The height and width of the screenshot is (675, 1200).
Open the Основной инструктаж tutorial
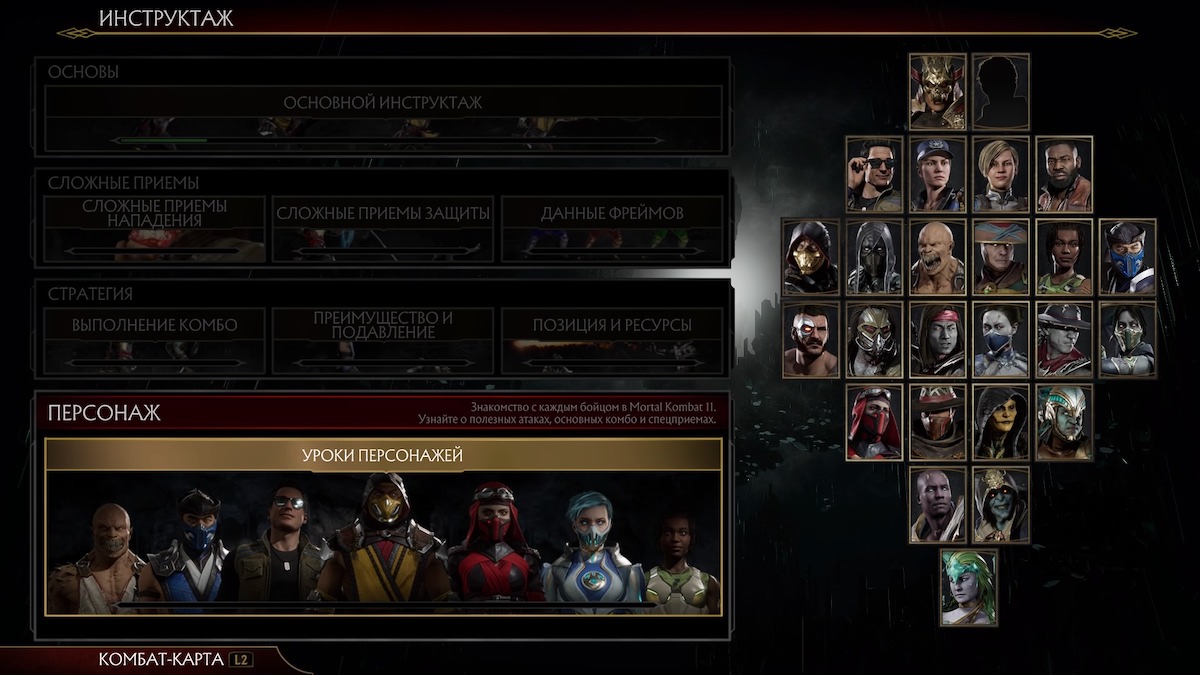383,104
